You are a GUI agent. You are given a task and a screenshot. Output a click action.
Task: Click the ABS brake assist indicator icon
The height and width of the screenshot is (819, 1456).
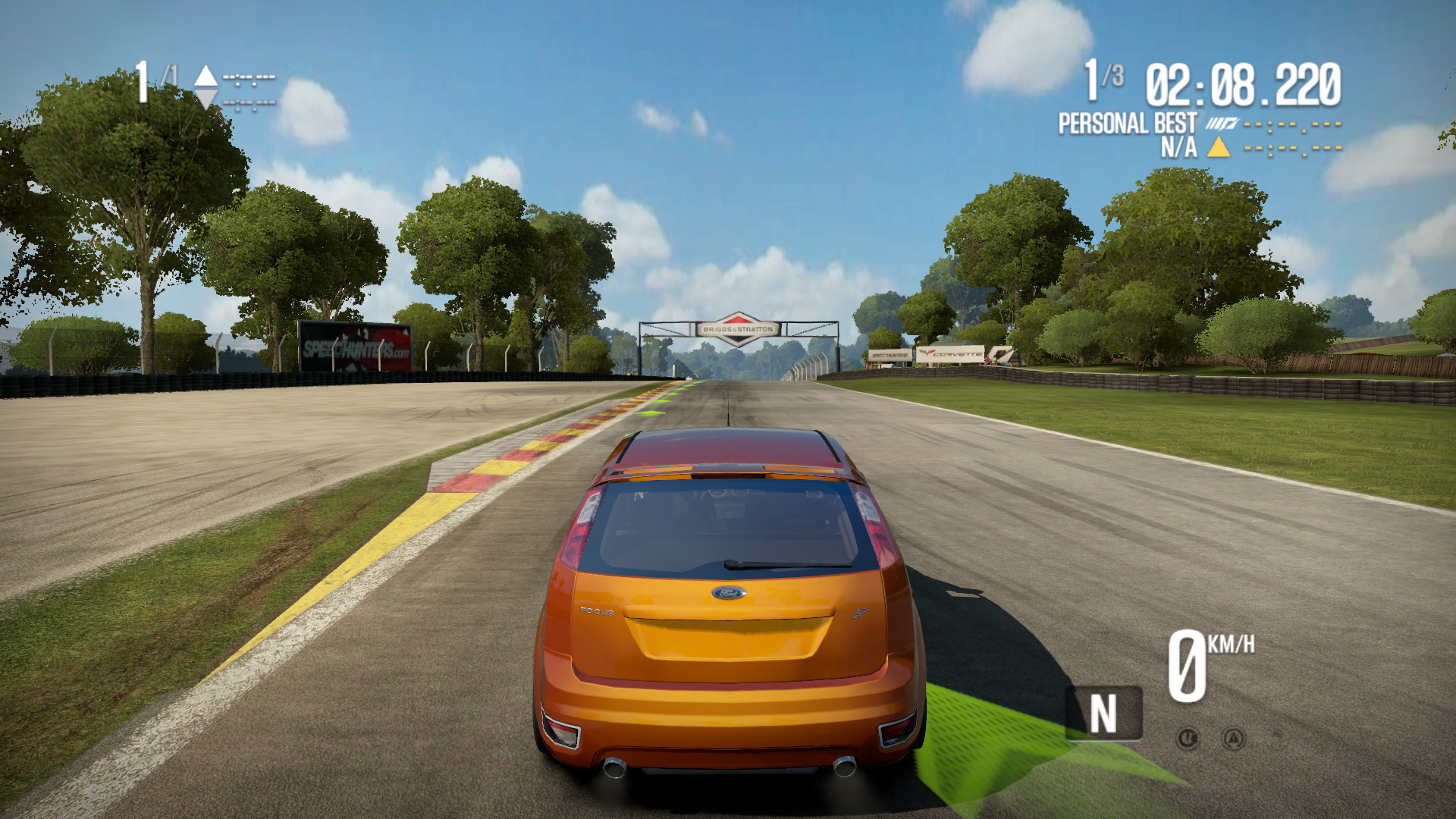pos(1188,738)
